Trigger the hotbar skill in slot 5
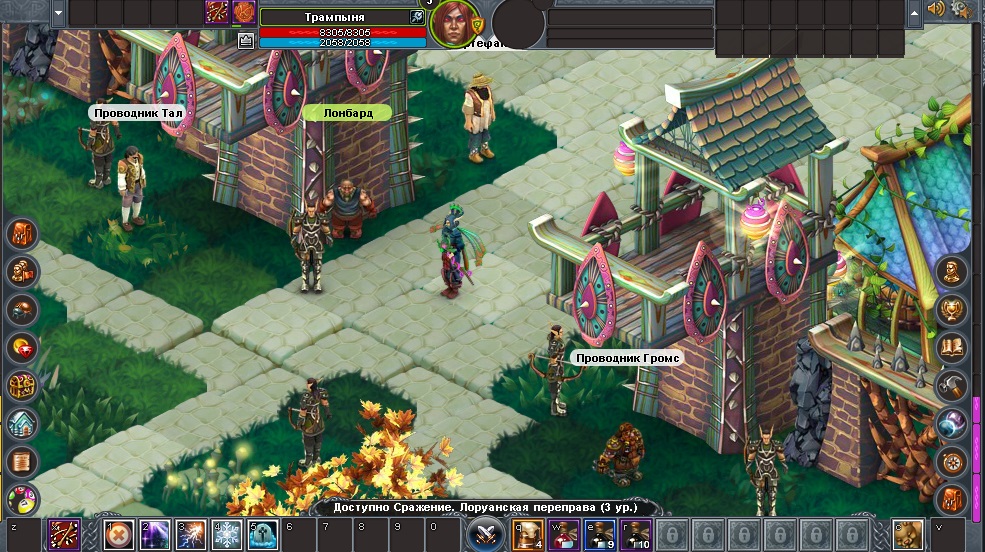985x552 pixels. click(262, 534)
